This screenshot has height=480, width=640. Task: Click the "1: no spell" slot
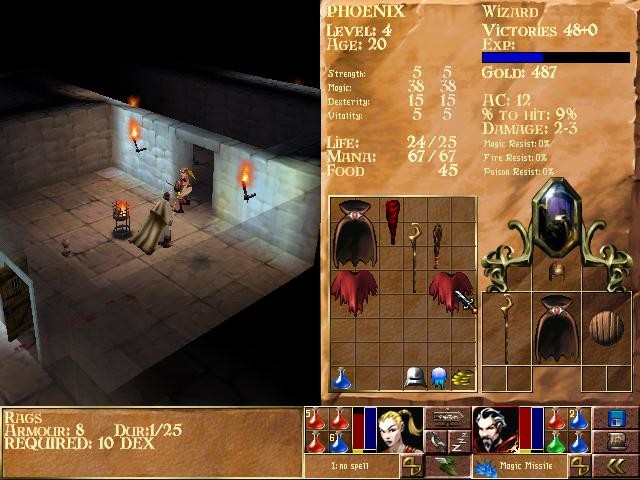pyautogui.click(x=350, y=467)
